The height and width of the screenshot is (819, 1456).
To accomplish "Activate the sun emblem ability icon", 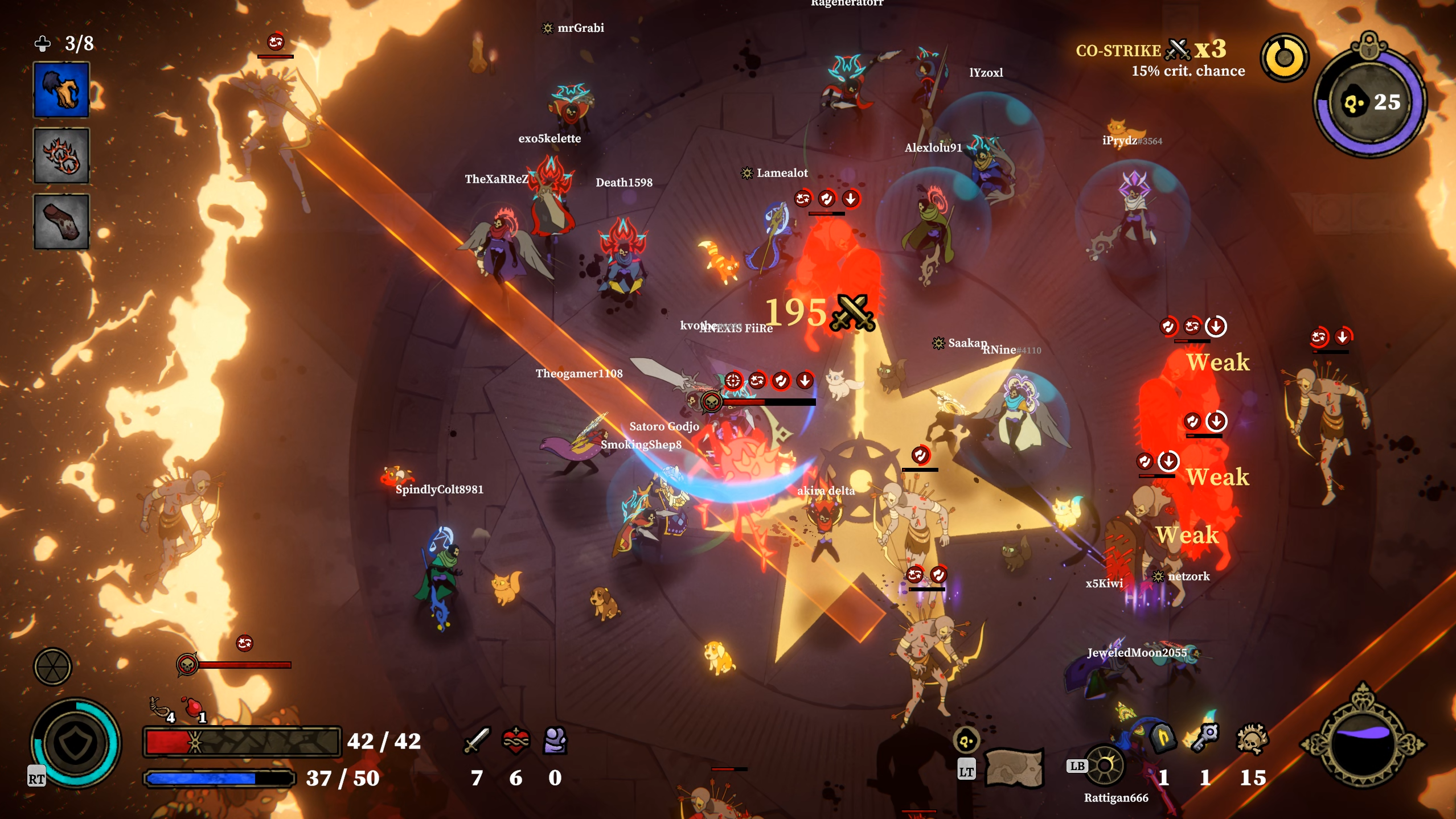I will pyautogui.click(x=1105, y=766).
